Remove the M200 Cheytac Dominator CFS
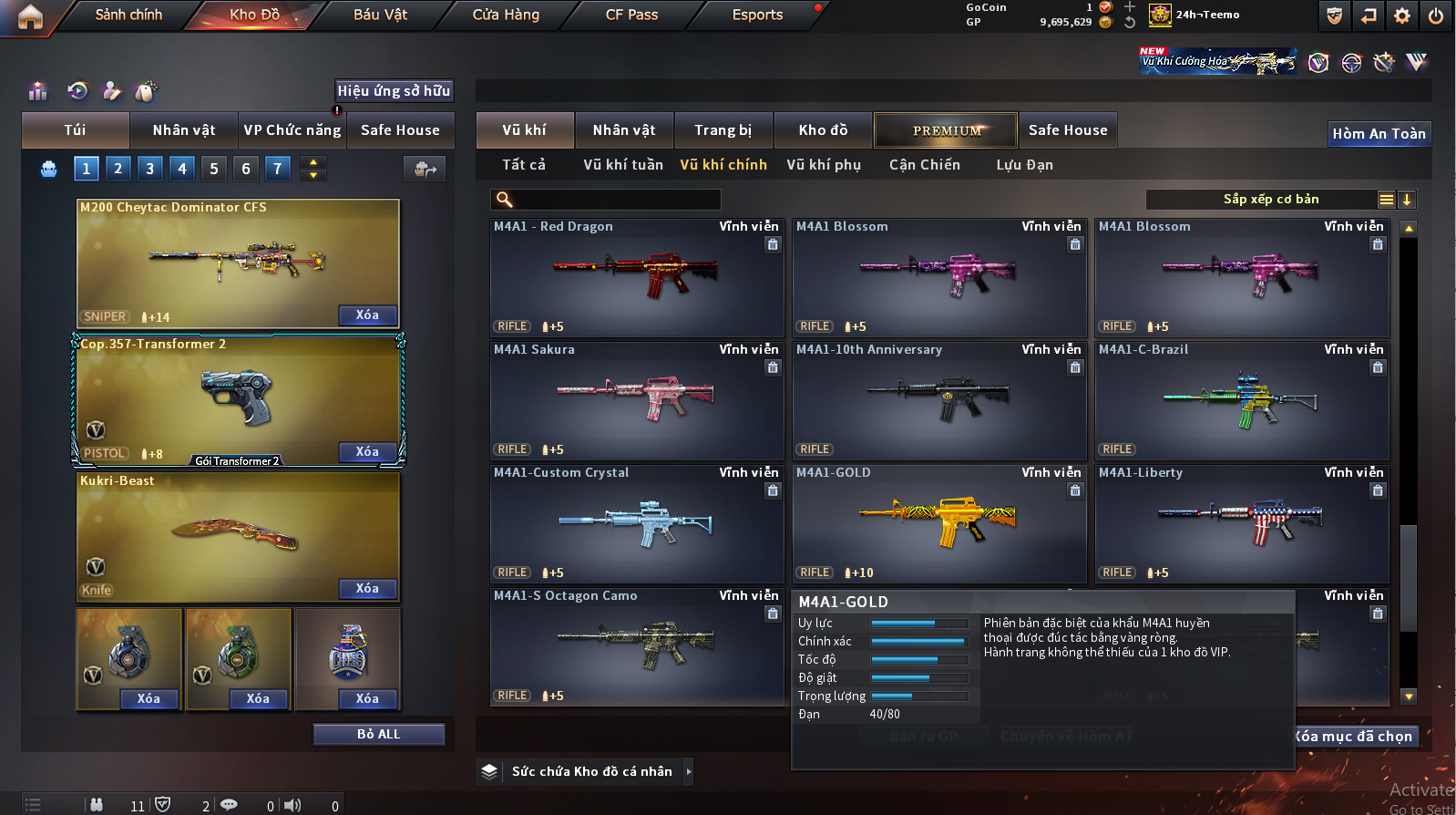Image resolution: width=1456 pixels, height=815 pixels. pyautogui.click(x=367, y=315)
